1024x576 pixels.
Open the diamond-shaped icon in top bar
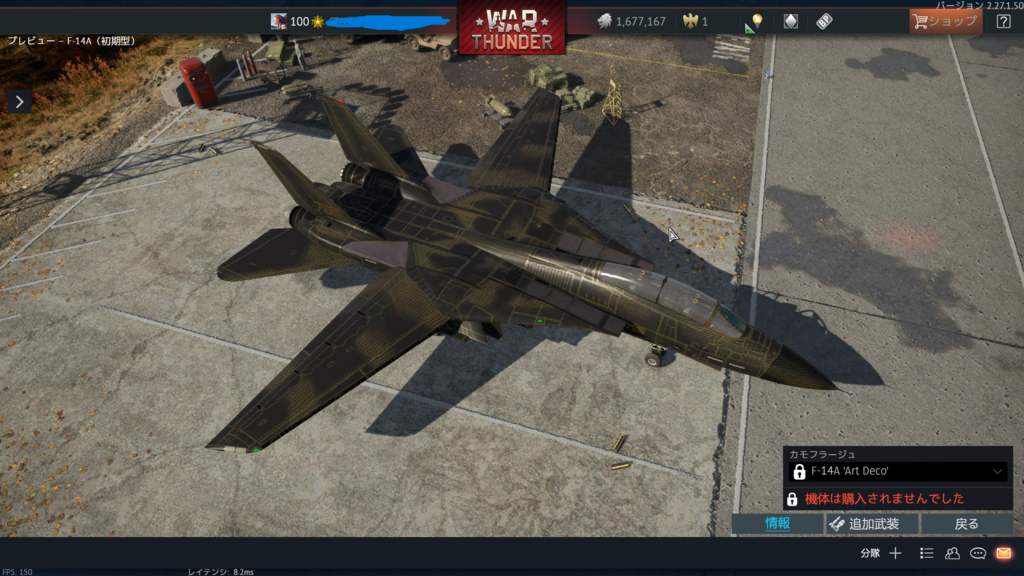point(791,21)
